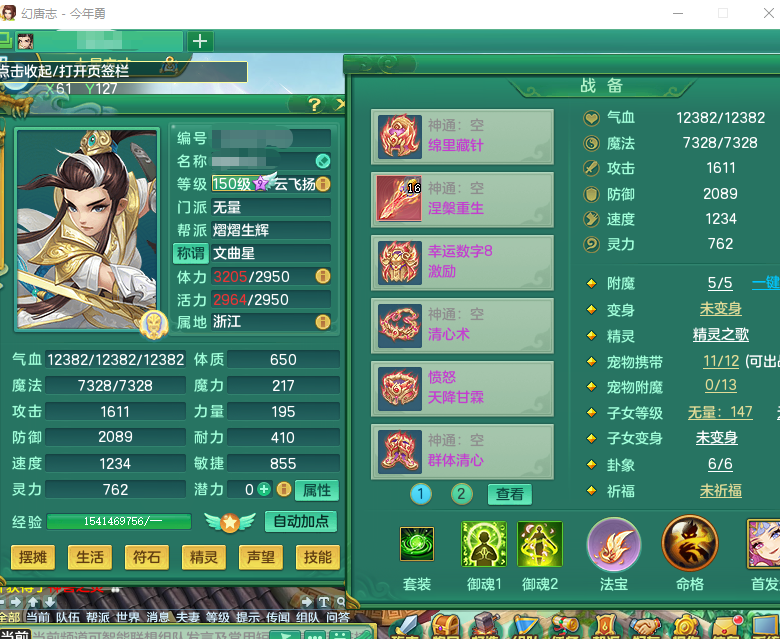
Task: Open the 法宝 magic treasure icon
Action: 613,544
